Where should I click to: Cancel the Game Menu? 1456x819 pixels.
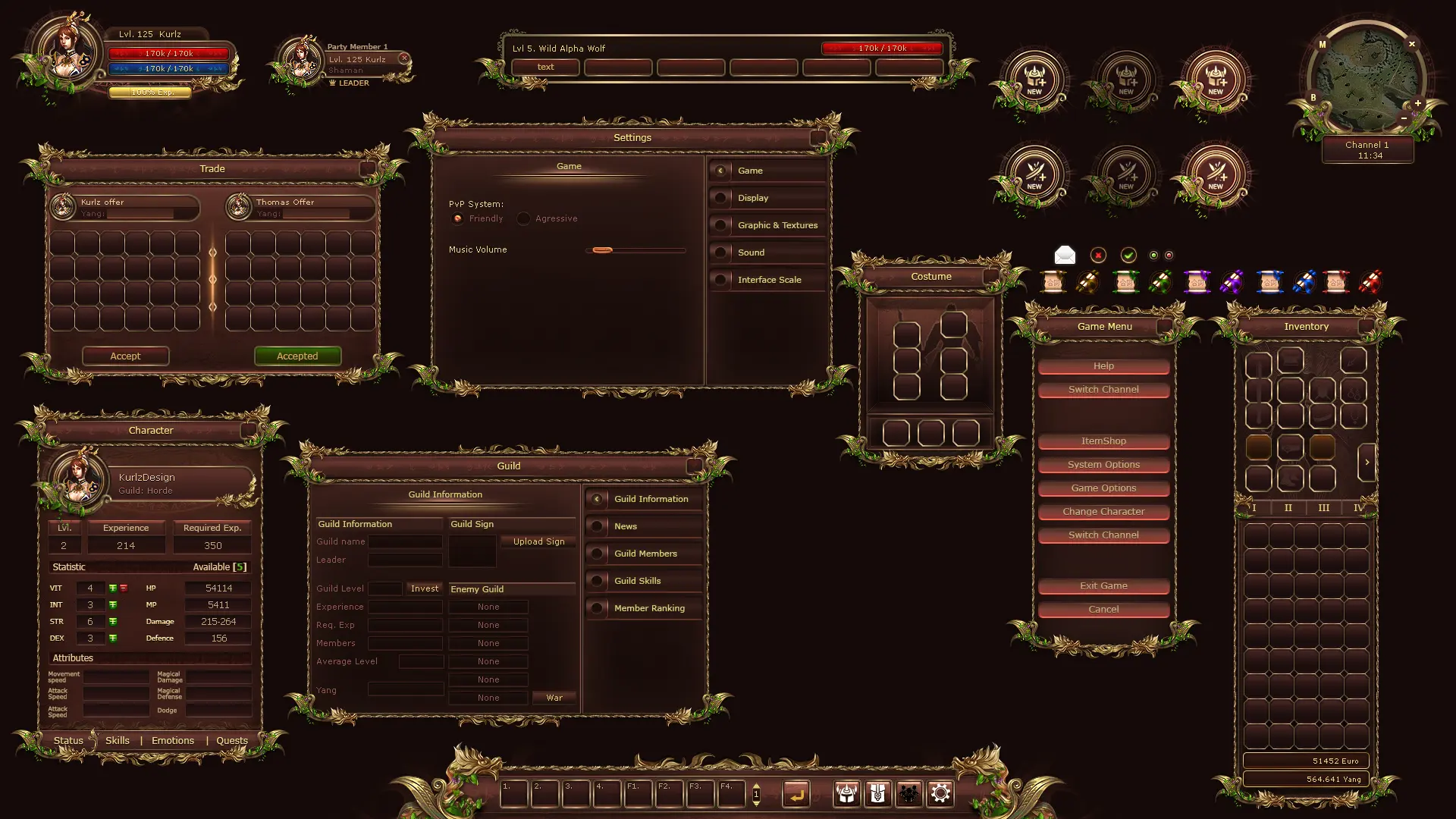[x=1103, y=609]
